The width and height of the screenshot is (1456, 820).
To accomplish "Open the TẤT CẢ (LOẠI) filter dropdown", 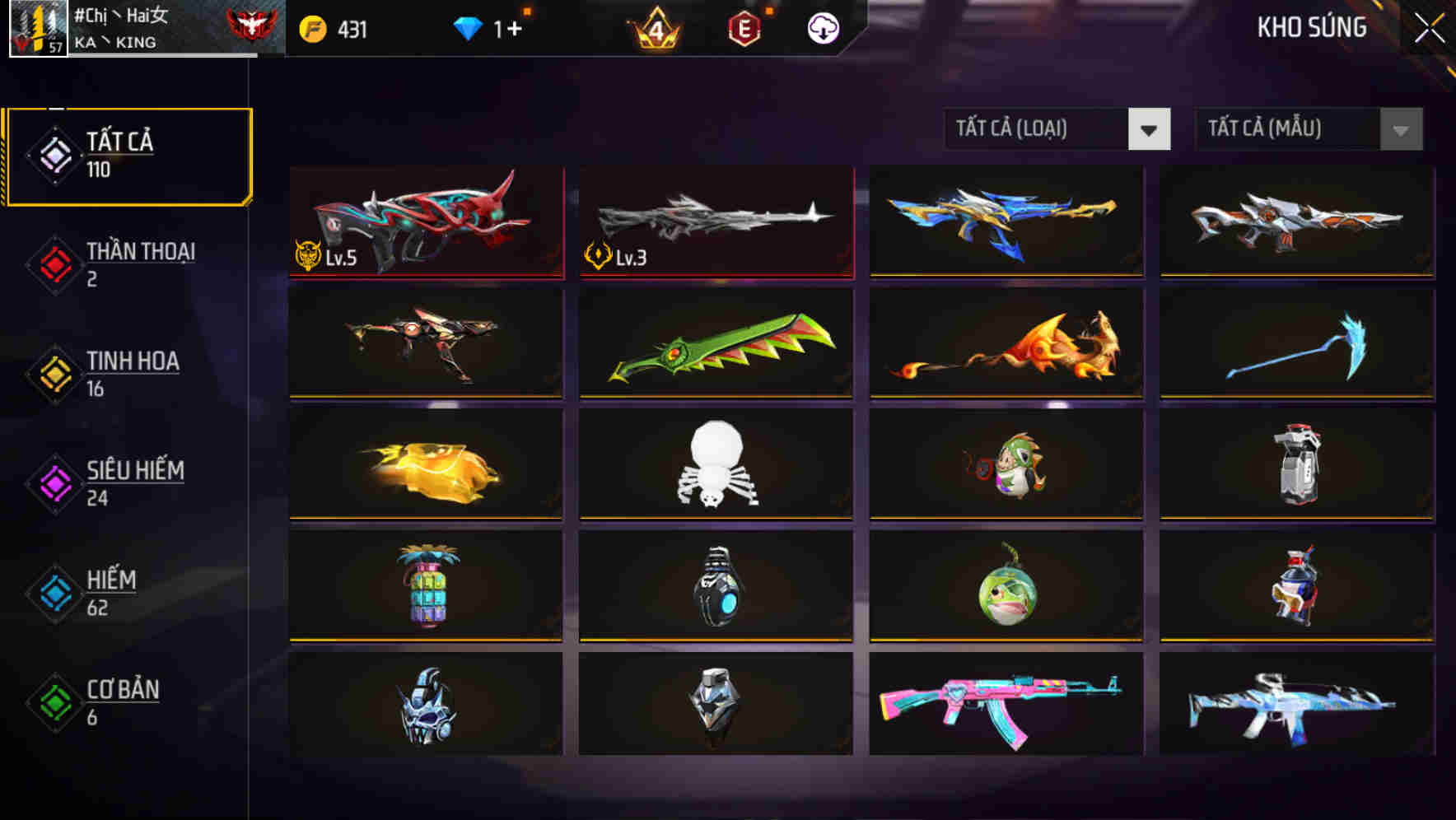I will point(1039,129).
